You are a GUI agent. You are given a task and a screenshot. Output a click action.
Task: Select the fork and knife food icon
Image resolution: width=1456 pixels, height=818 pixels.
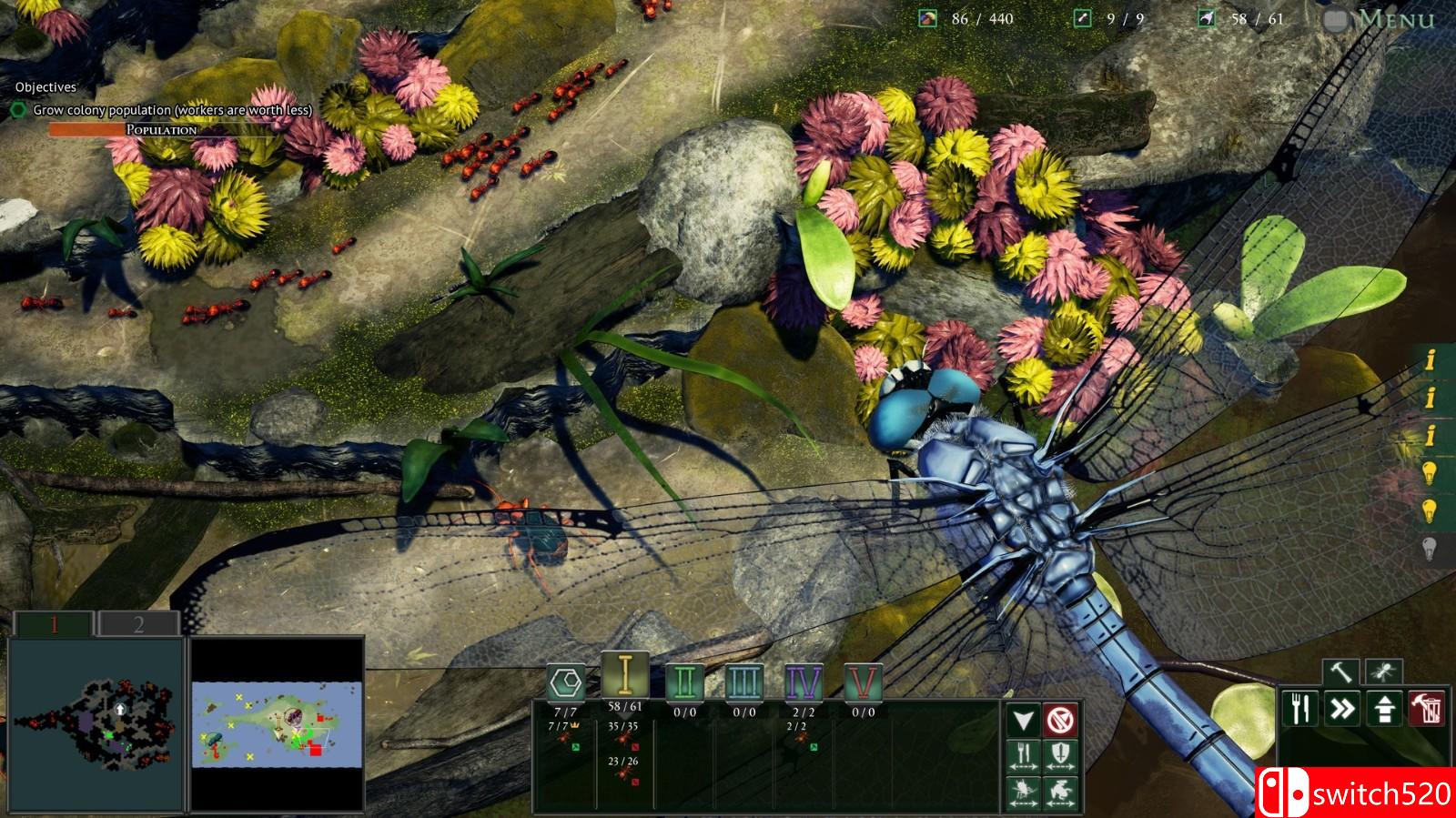[x=1299, y=707]
